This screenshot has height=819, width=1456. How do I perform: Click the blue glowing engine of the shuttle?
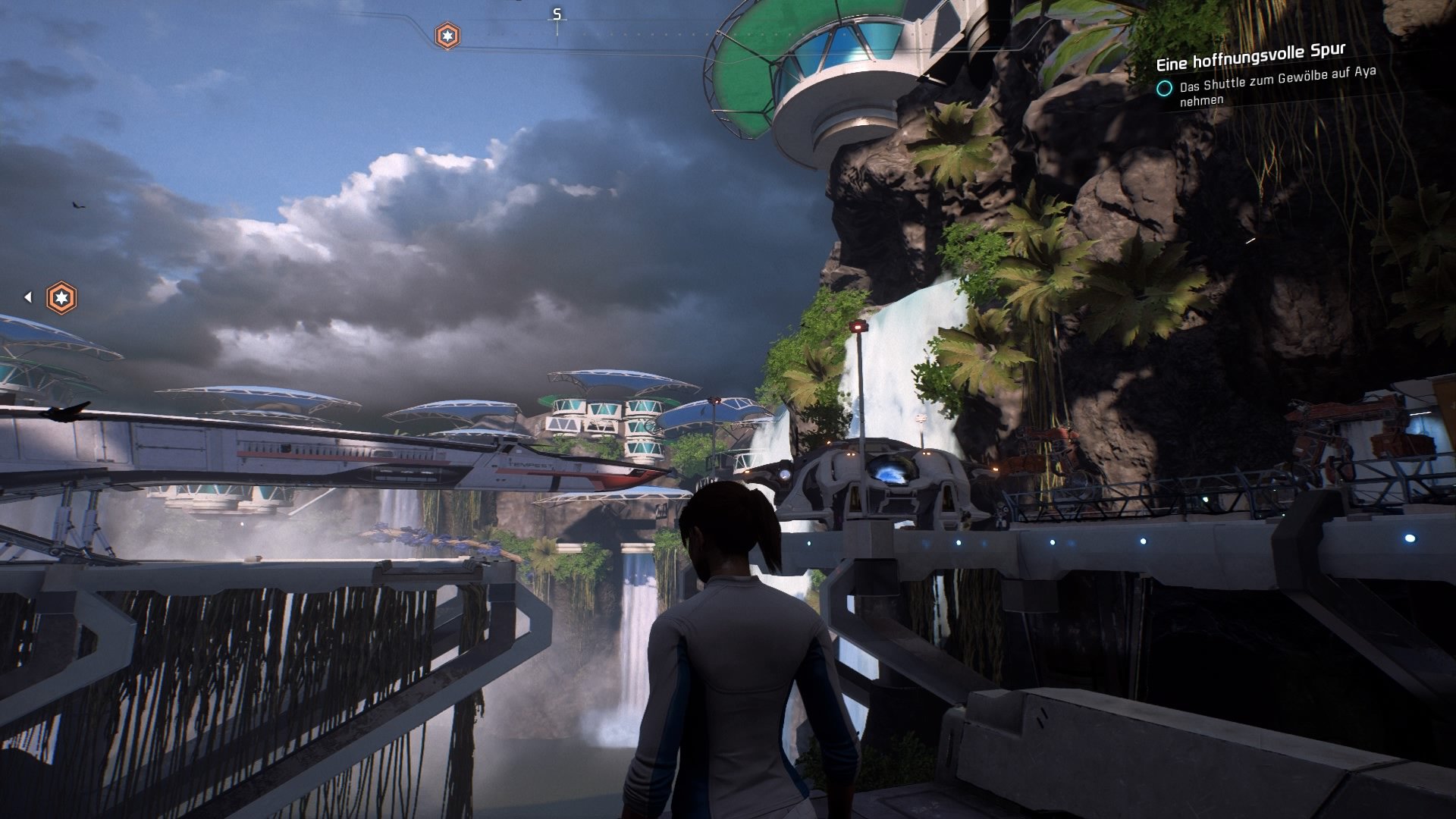coord(891,470)
